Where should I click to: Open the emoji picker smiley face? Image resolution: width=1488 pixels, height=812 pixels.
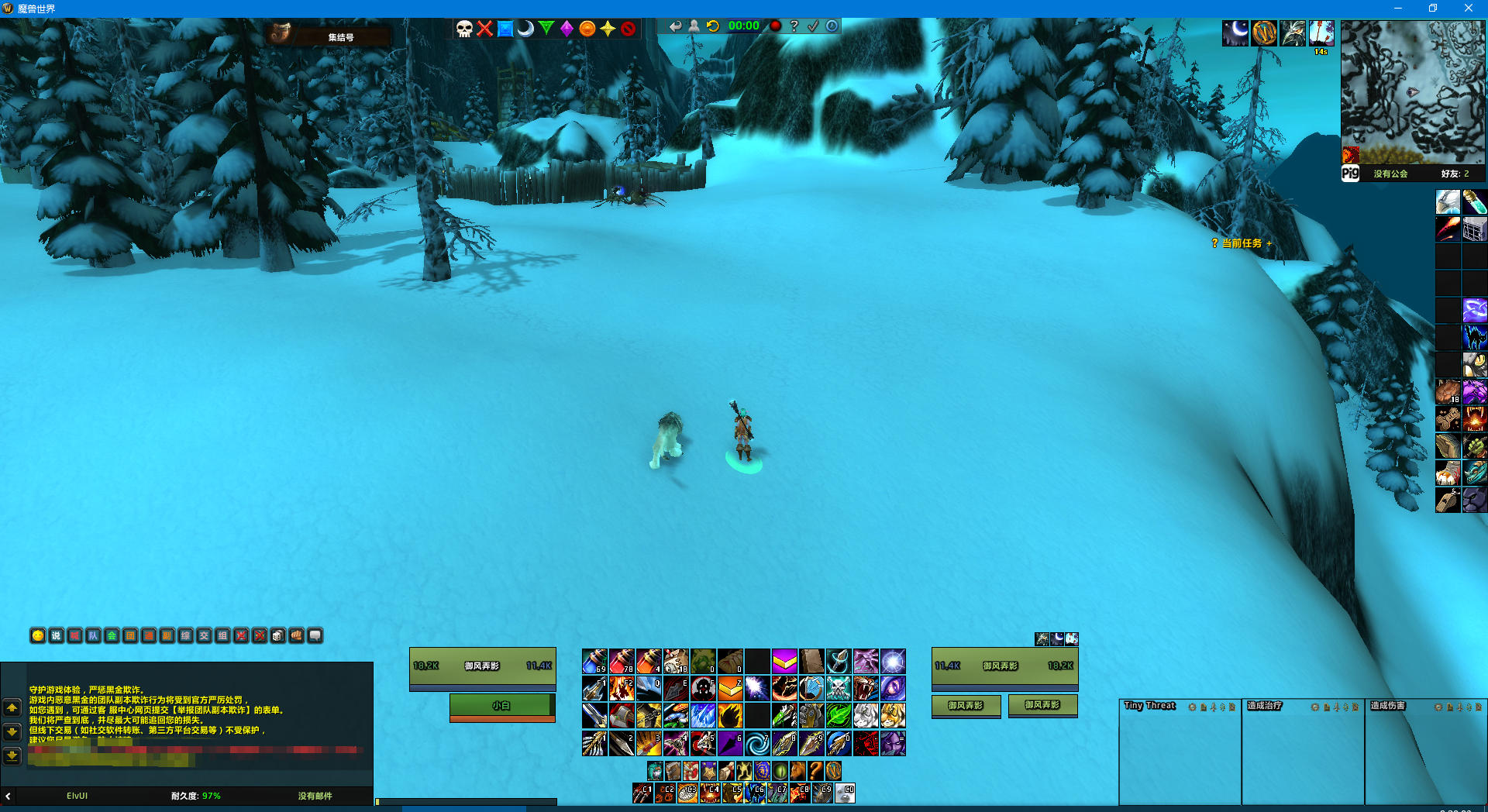pos(37,635)
